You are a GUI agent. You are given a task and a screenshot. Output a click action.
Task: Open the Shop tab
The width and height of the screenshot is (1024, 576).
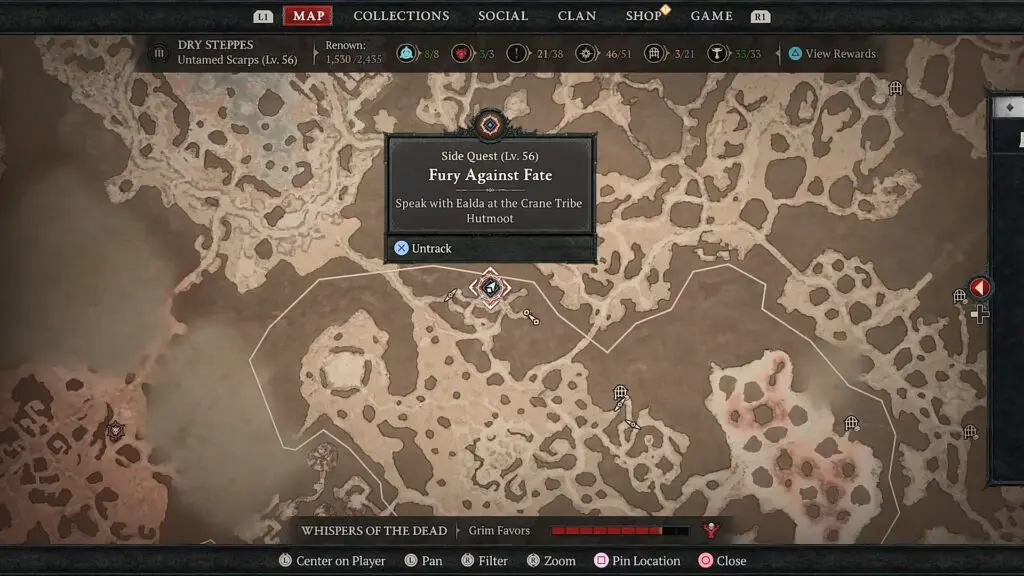tap(644, 16)
